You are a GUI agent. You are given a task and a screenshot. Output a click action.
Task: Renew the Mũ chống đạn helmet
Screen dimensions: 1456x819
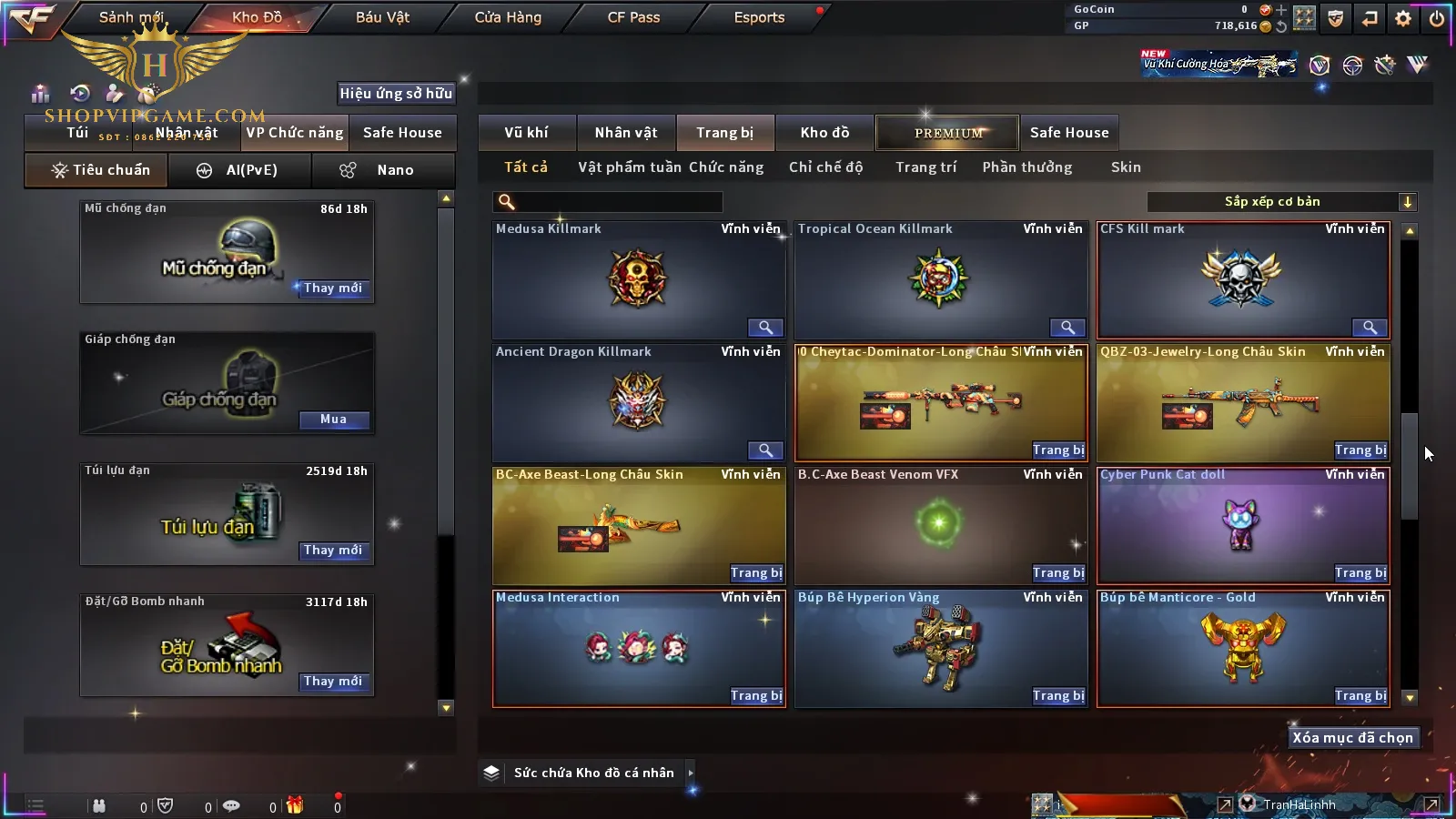coord(333,288)
